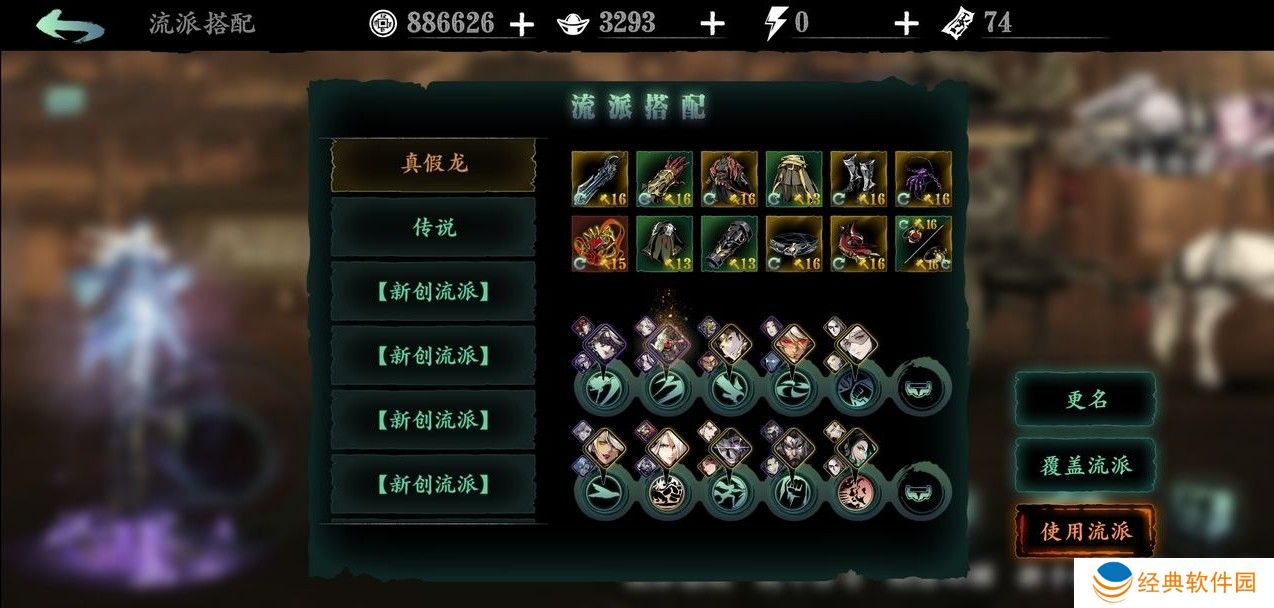Select the clenched fist skill circle
The height and width of the screenshot is (608, 1274).
point(793,493)
